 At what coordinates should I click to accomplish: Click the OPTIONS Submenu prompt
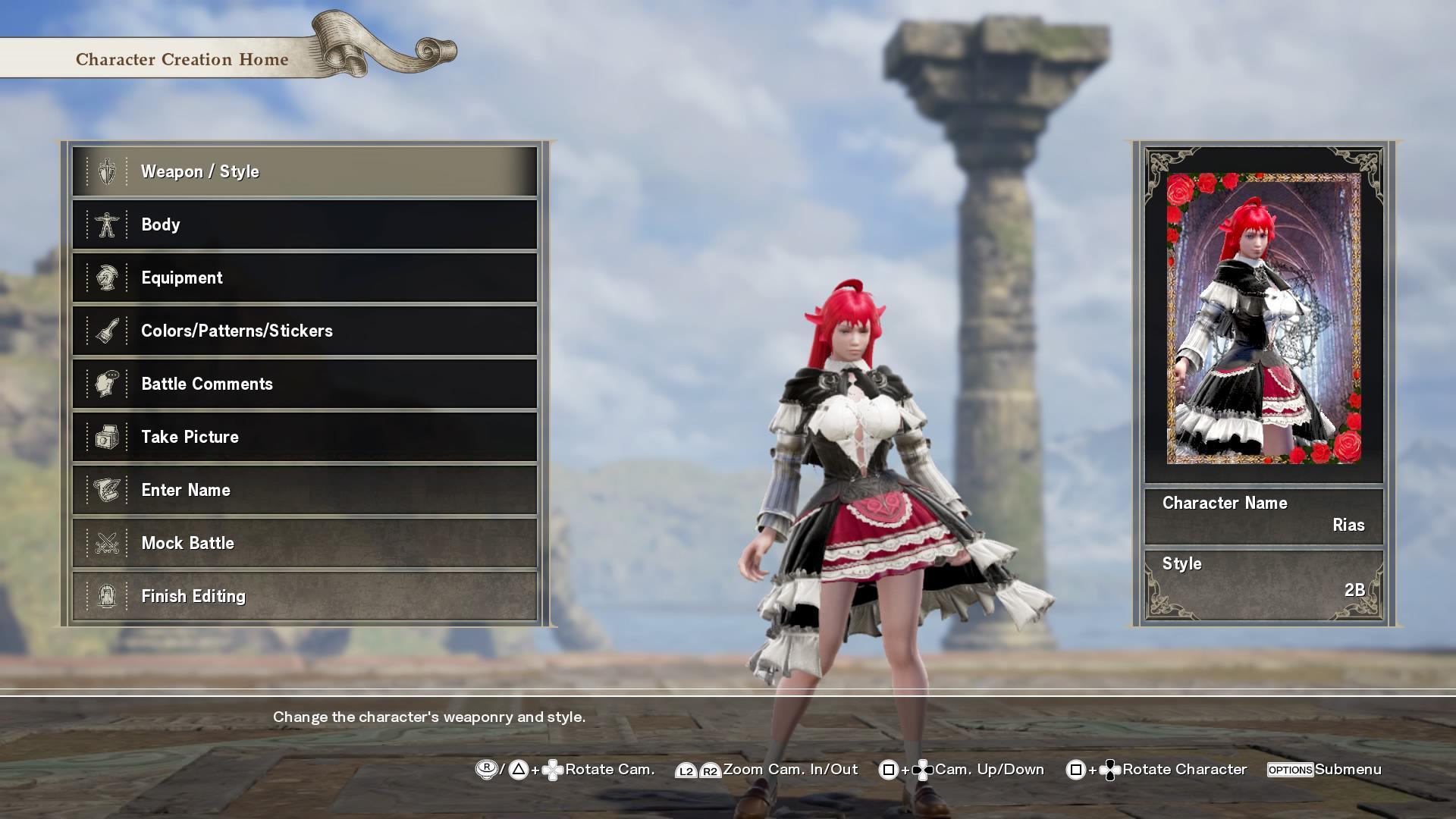pos(1323,769)
